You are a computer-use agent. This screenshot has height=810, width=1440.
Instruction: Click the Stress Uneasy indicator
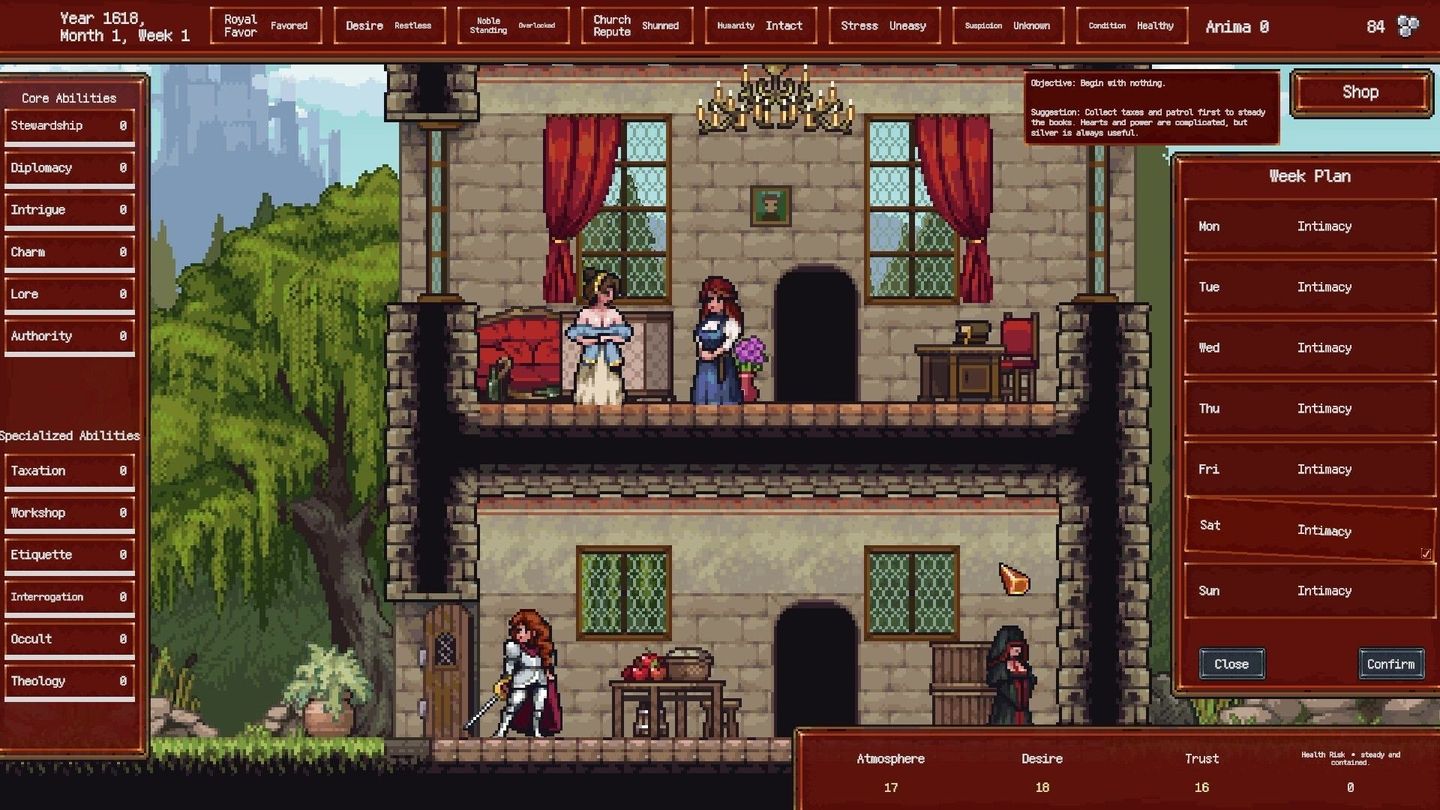(884, 25)
